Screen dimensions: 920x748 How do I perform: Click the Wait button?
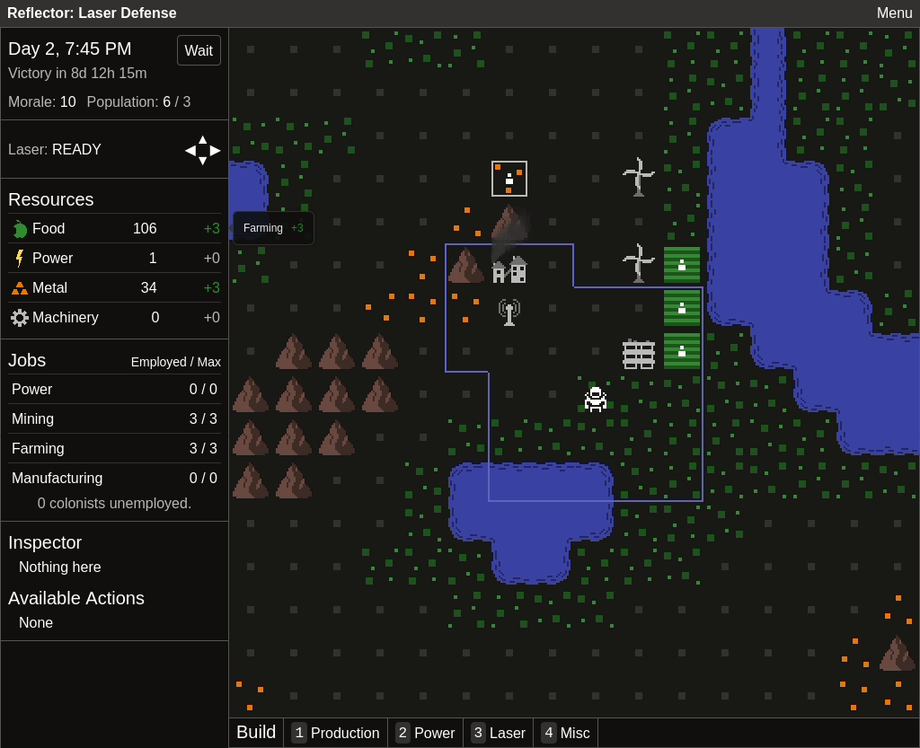199,51
